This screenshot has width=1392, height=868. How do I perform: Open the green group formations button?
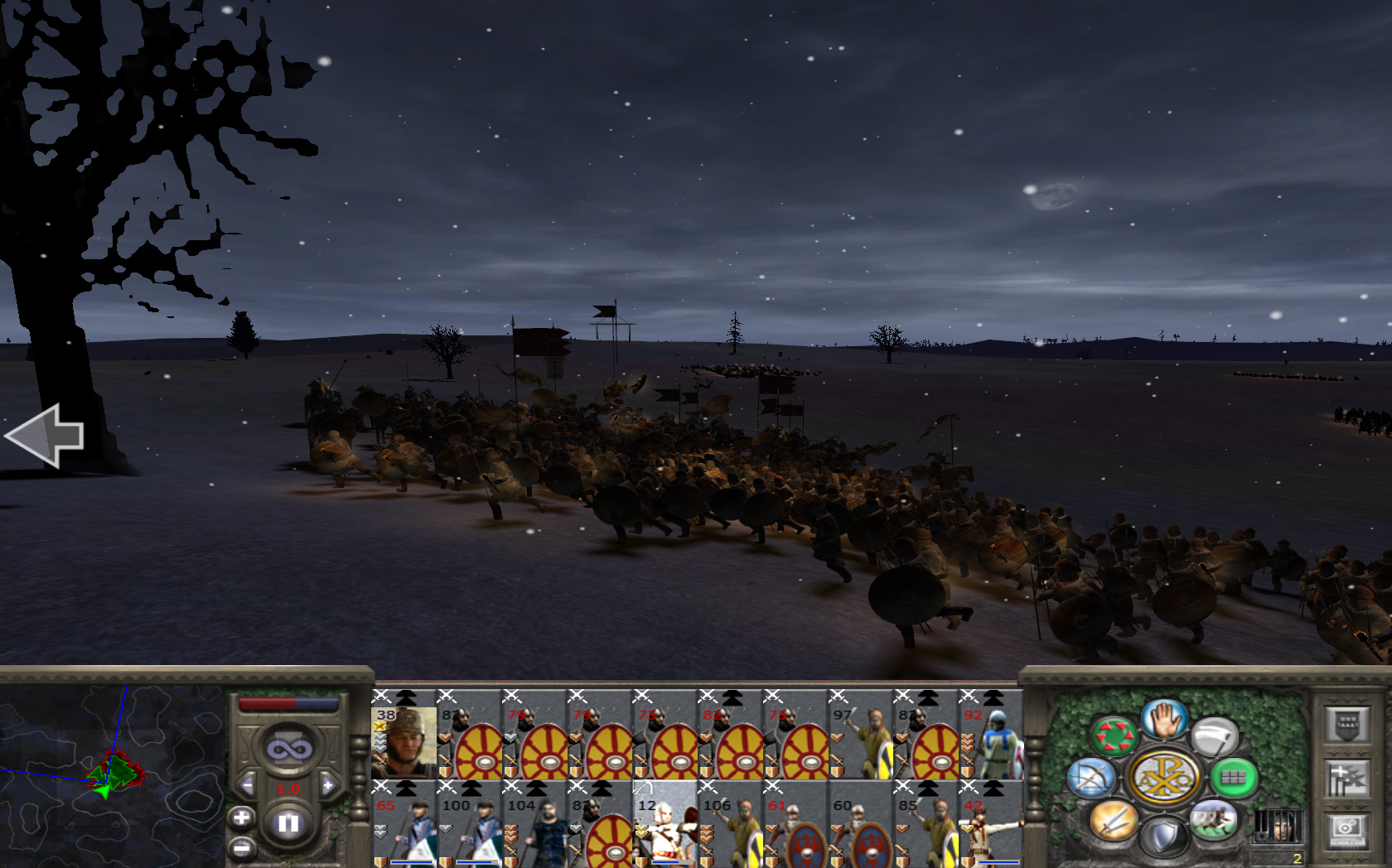click(1234, 778)
